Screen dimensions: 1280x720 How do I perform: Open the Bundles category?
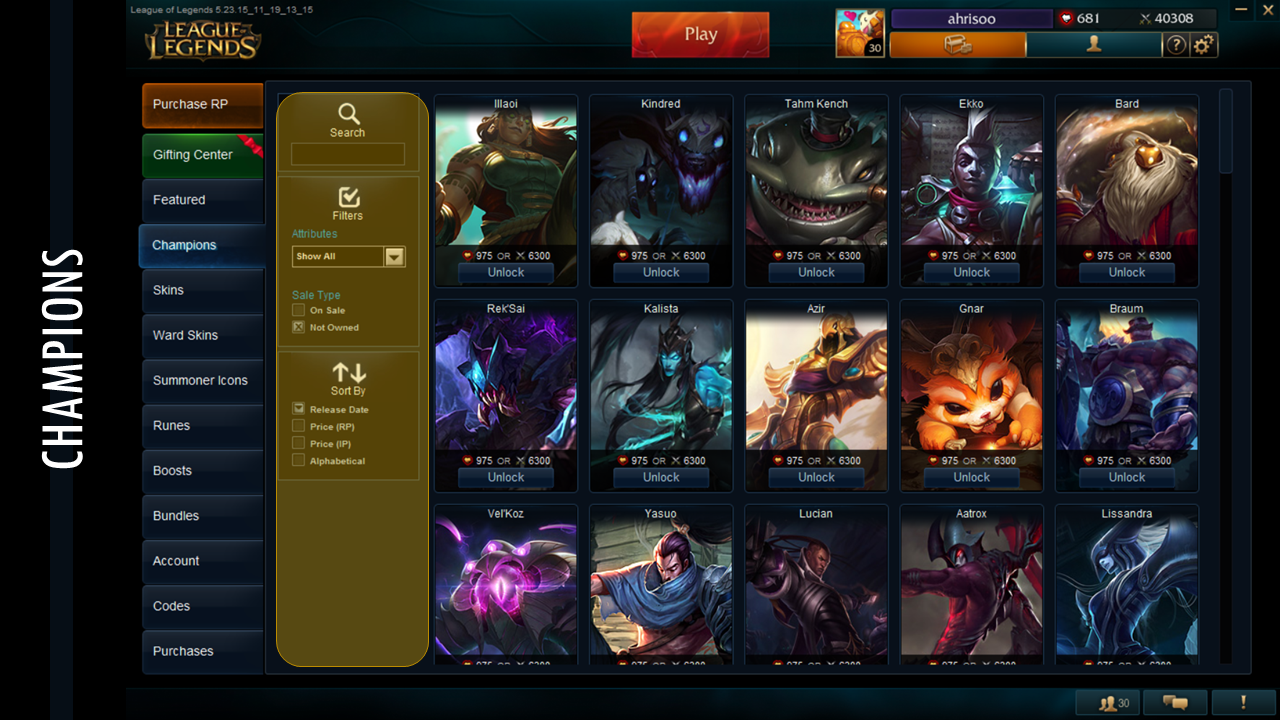click(x=202, y=516)
